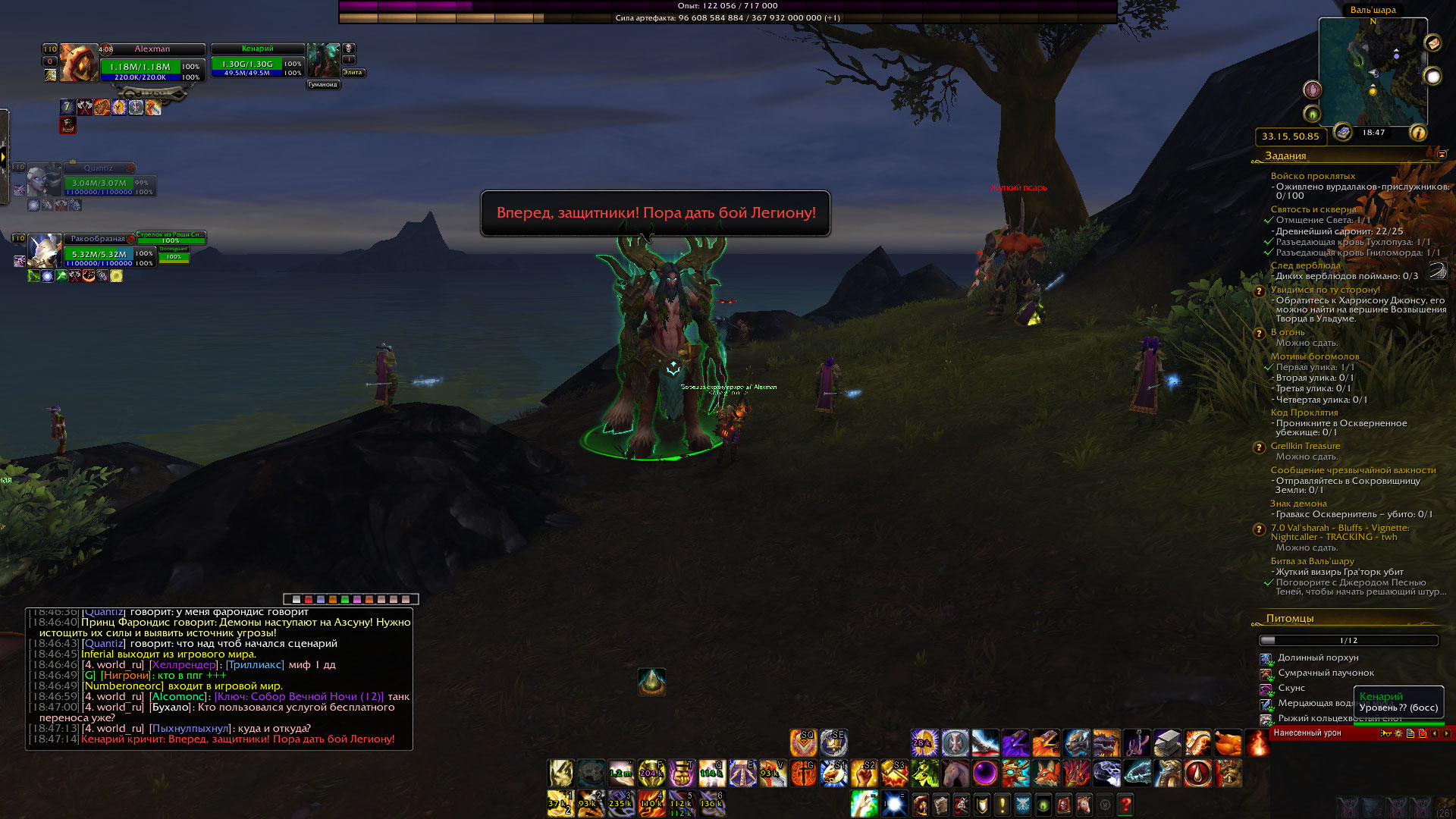This screenshot has height=819, width=1456.
Task: Open the Валь'шара minimap
Action: click(1373, 72)
